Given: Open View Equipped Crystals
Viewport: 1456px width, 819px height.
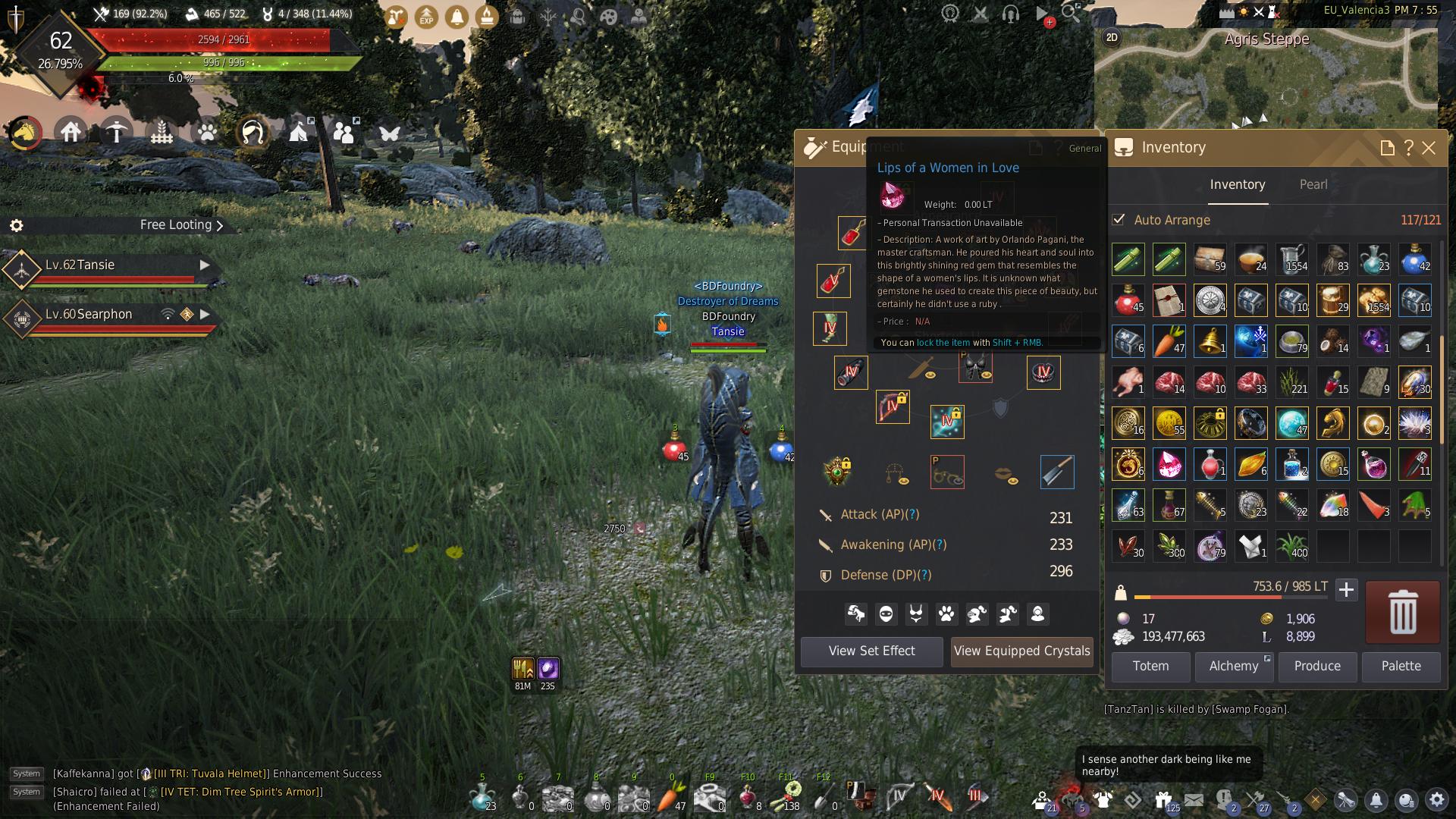Looking at the screenshot, I should tap(1021, 651).
